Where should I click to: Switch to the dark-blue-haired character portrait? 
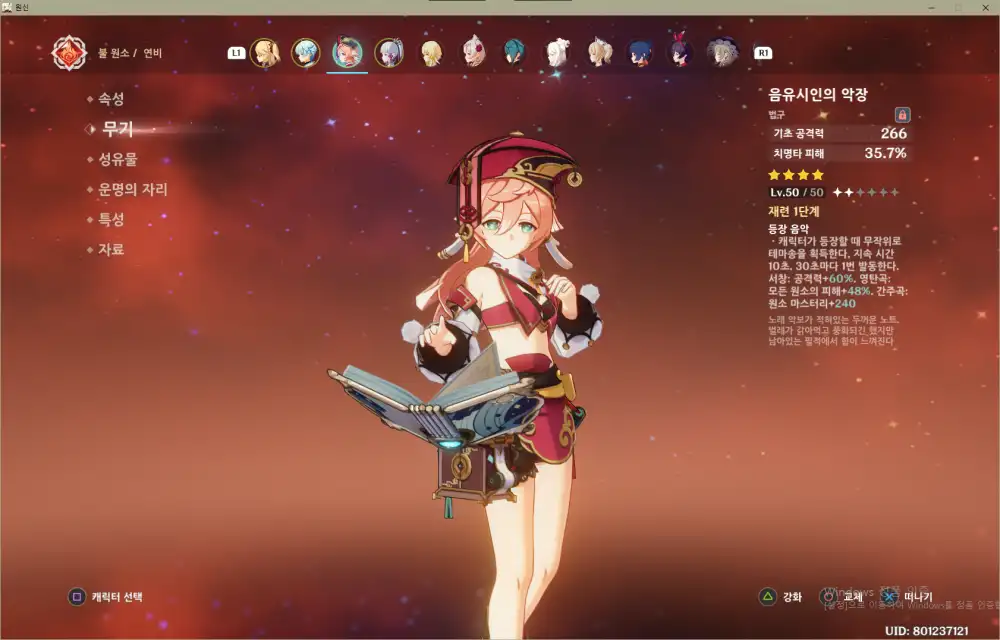(640, 52)
